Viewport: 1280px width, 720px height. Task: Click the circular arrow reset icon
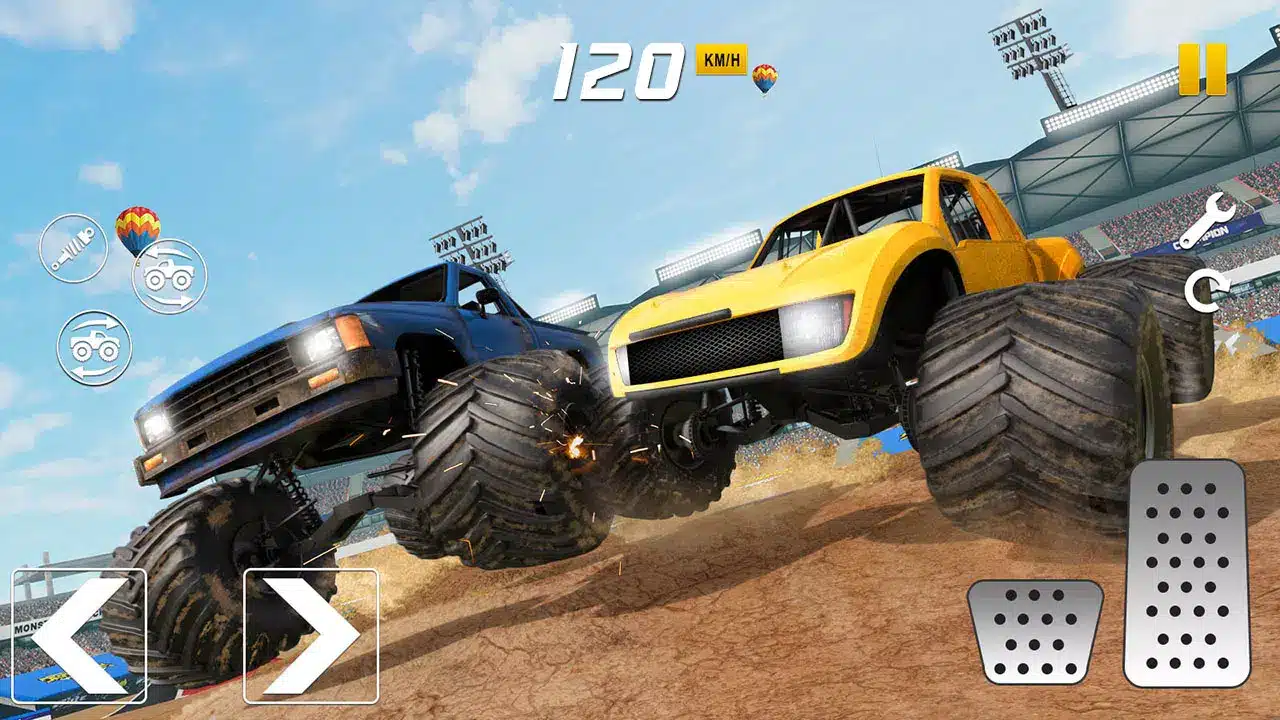[x=1202, y=292]
